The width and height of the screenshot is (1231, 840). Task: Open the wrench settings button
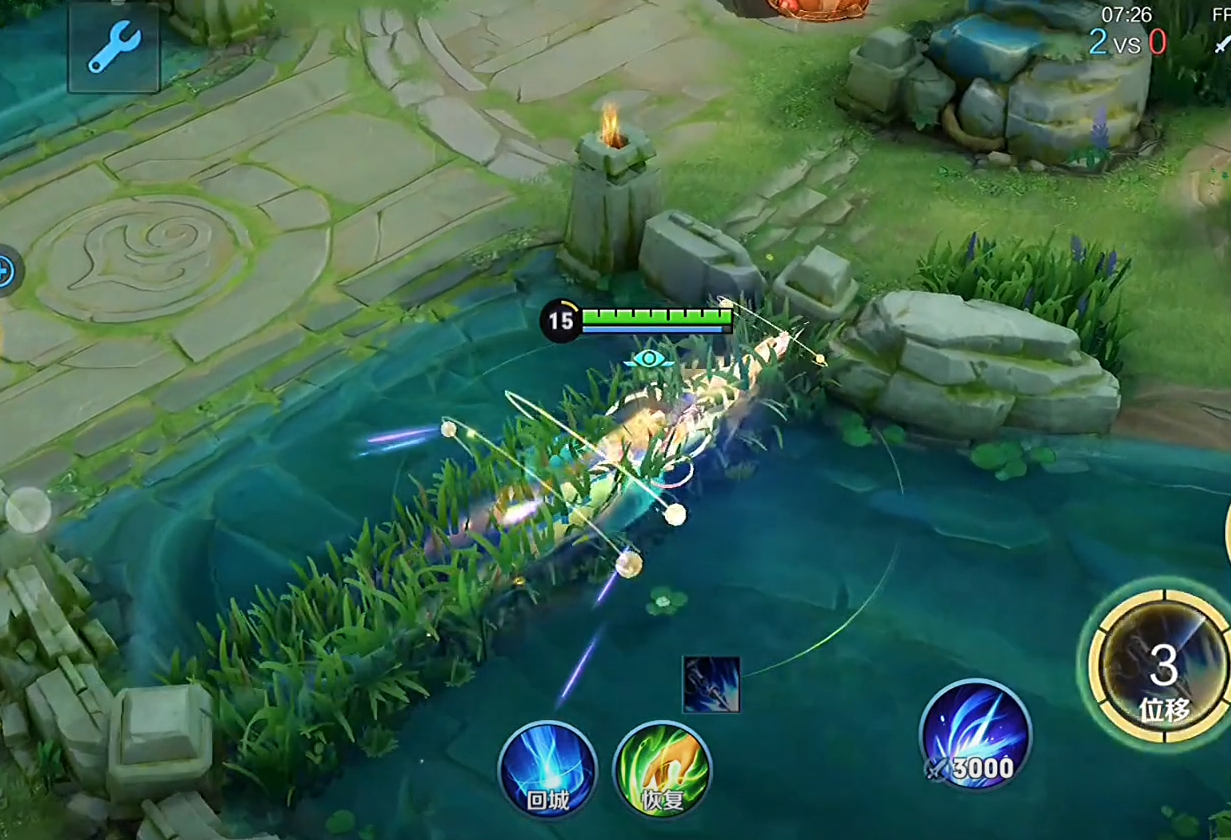pyautogui.click(x=114, y=47)
